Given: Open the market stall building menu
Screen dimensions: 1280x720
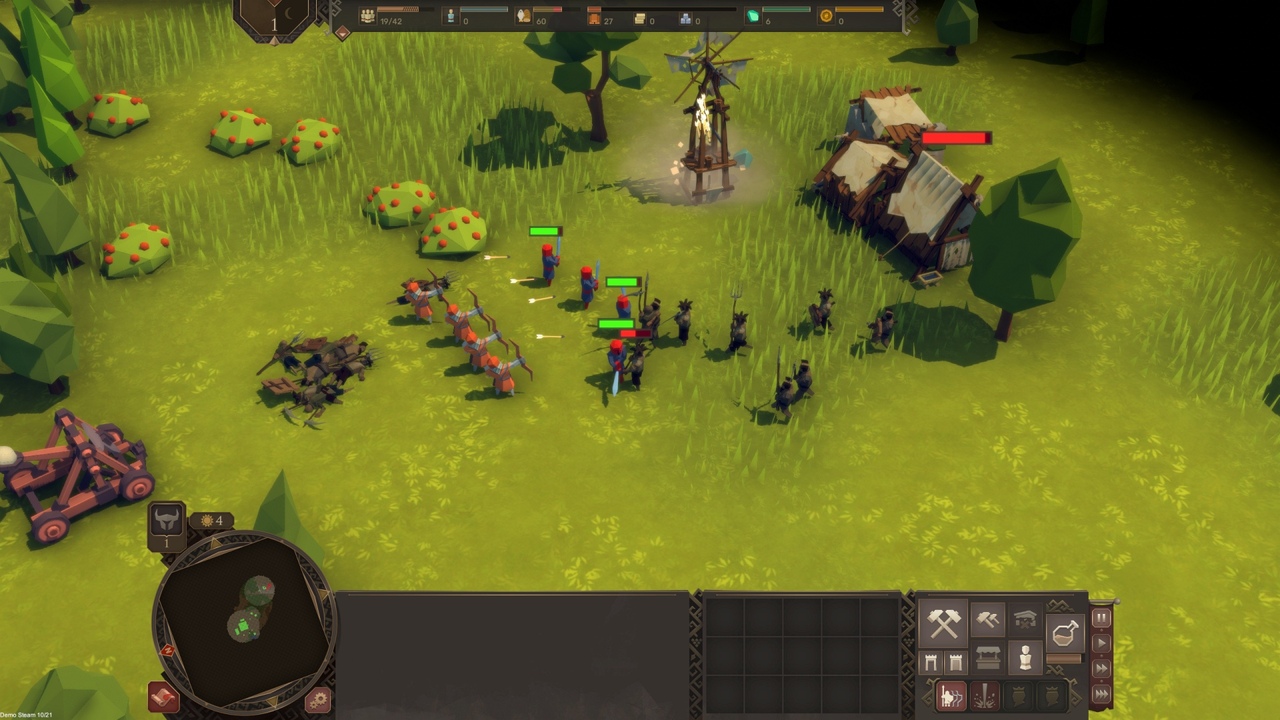Looking at the screenshot, I should point(988,659).
